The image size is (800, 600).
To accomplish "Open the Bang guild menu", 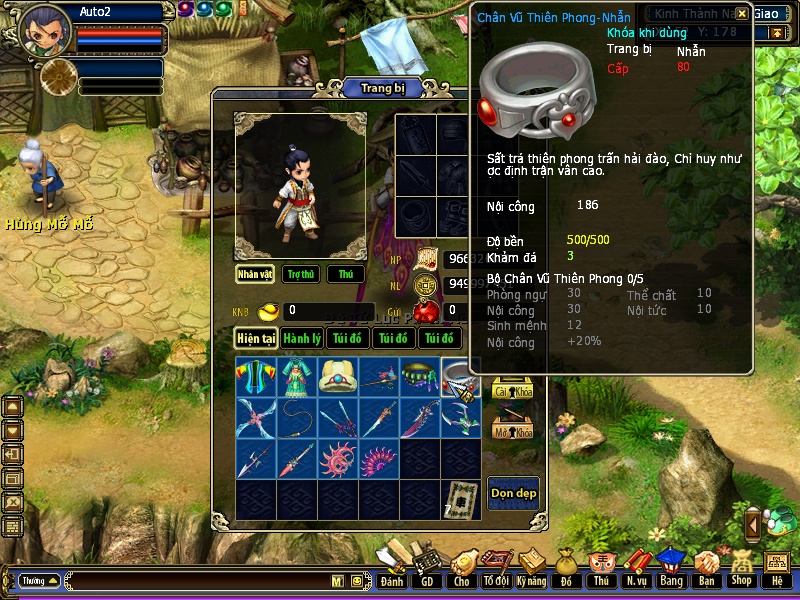I will (670, 572).
